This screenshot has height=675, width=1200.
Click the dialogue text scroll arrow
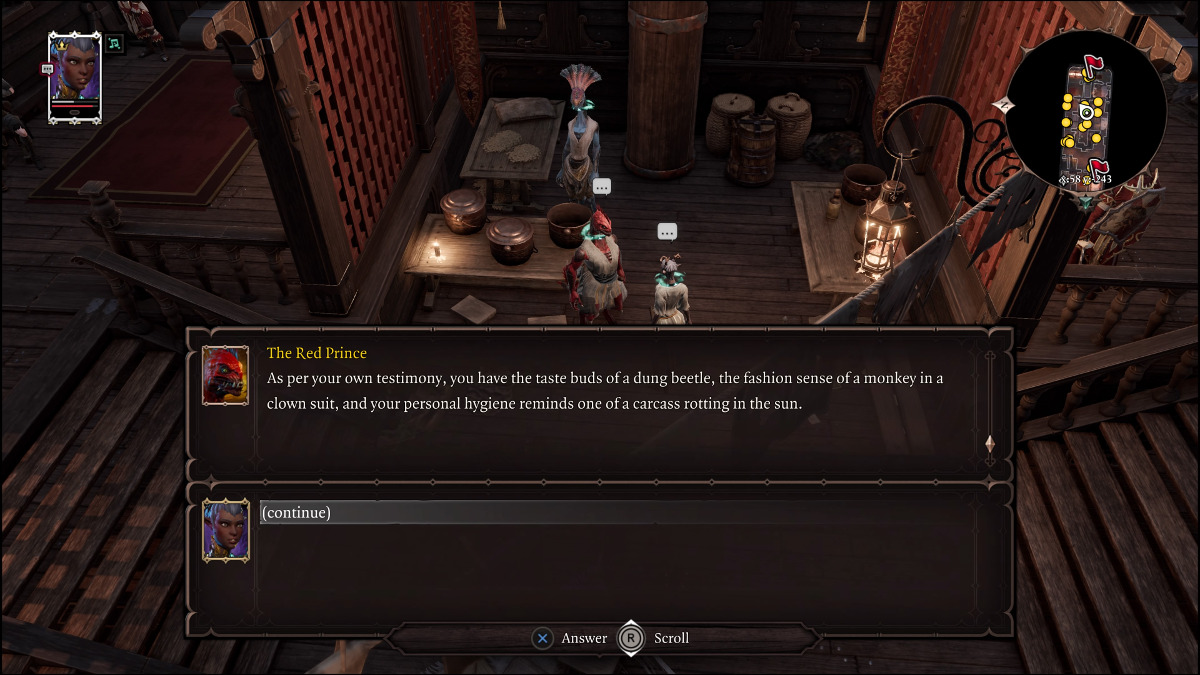(x=990, y=443)
